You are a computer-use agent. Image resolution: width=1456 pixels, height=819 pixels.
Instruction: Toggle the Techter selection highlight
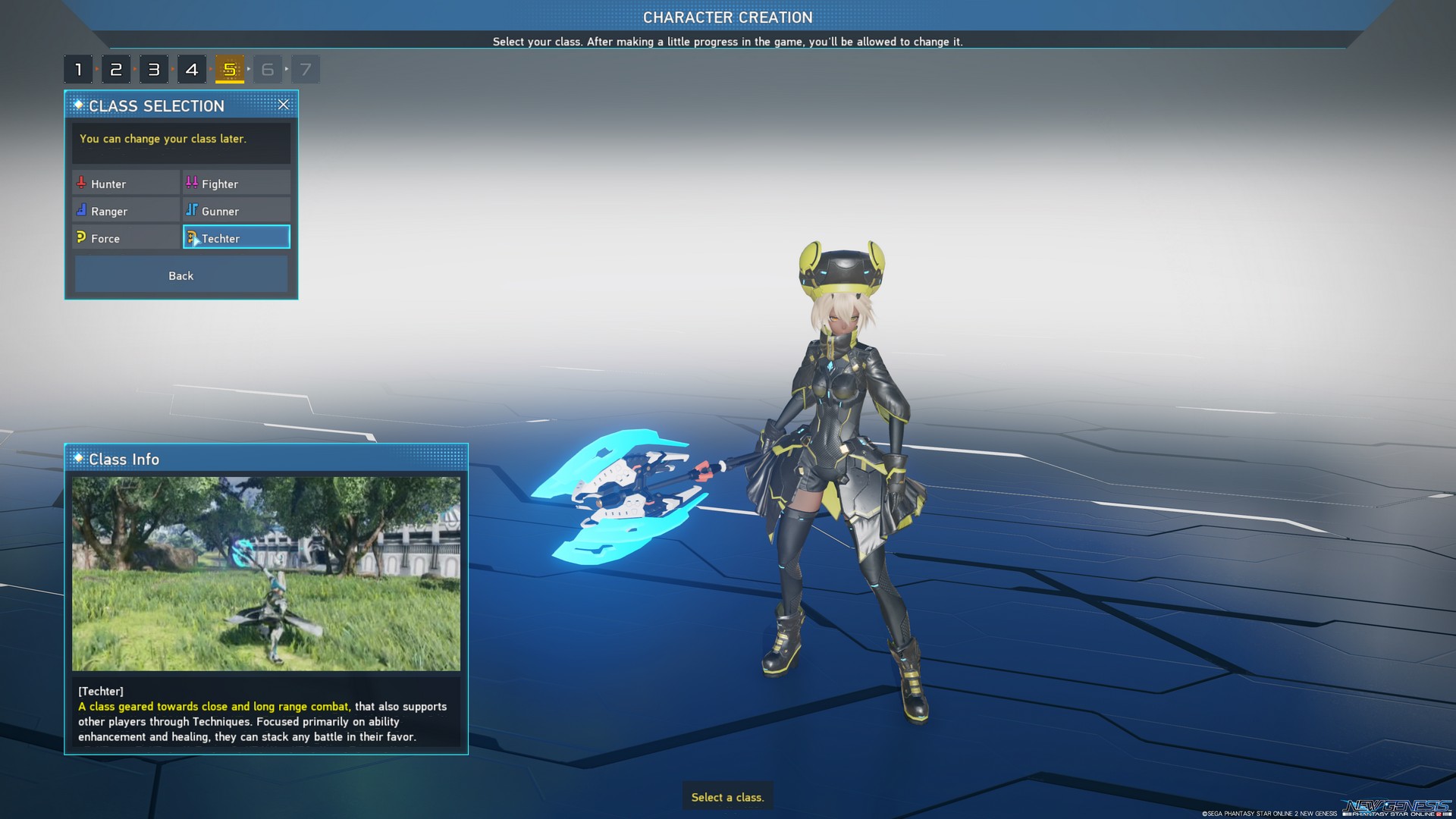tap(236, 237)
